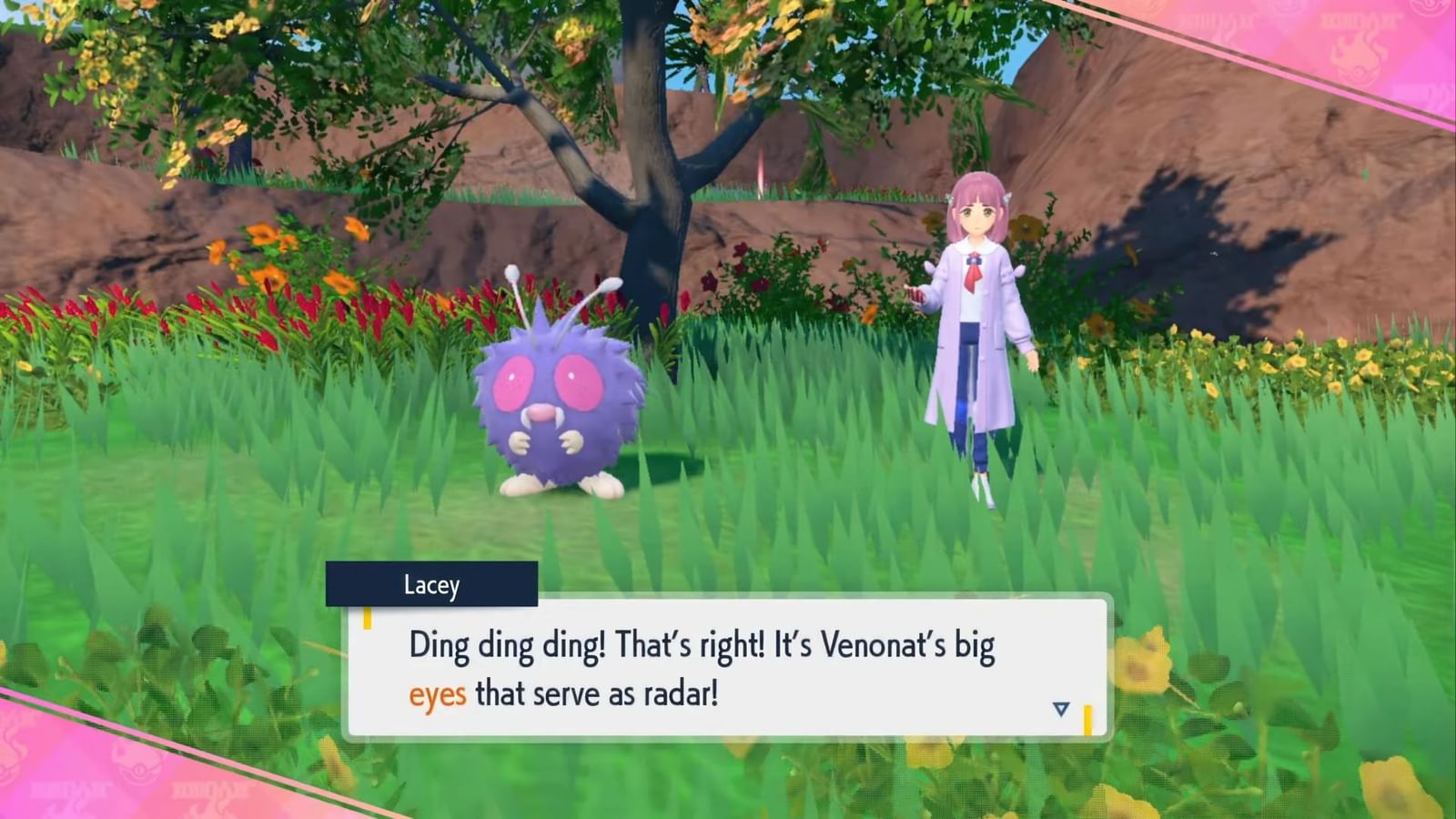Click the yellow accent bar beside the dialogue box
The image size is (1456, 819).
pos(367,618)
